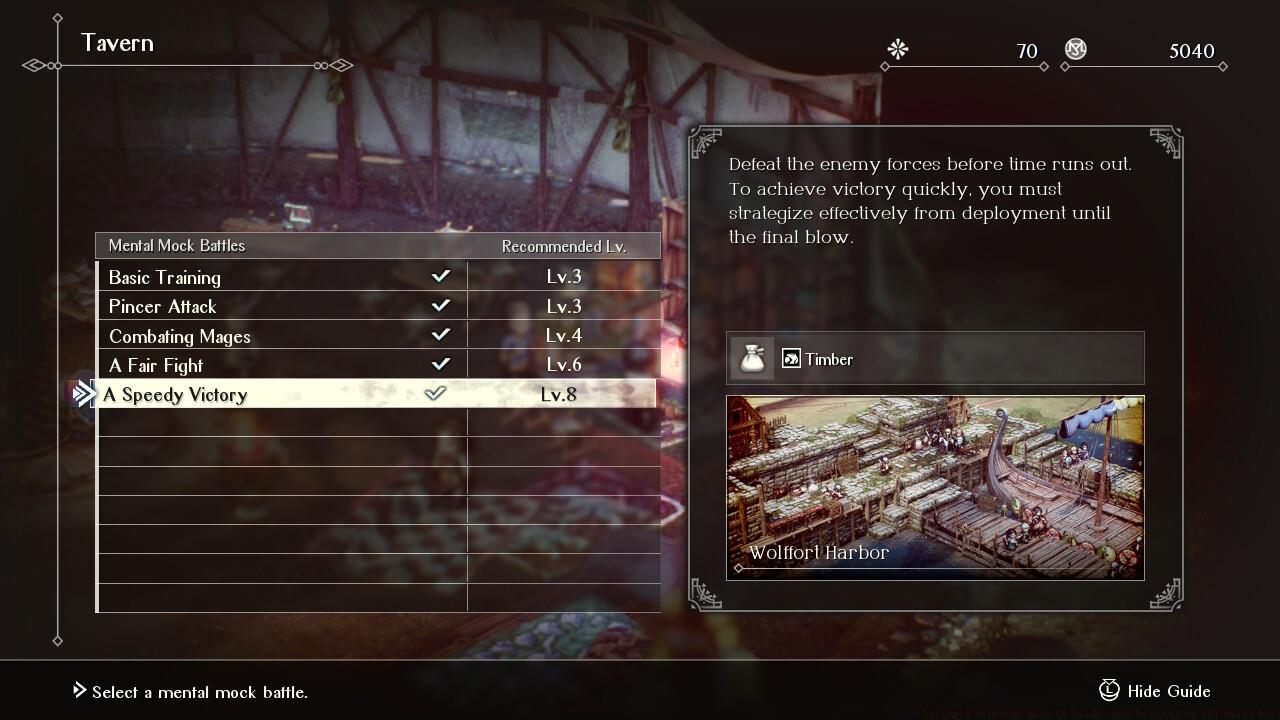Image resolution: width=1280 pixels, height=720 pixels.
Task: Click the double-chevron cursor beside A Speedy Victory
Action: pos(82,394)
